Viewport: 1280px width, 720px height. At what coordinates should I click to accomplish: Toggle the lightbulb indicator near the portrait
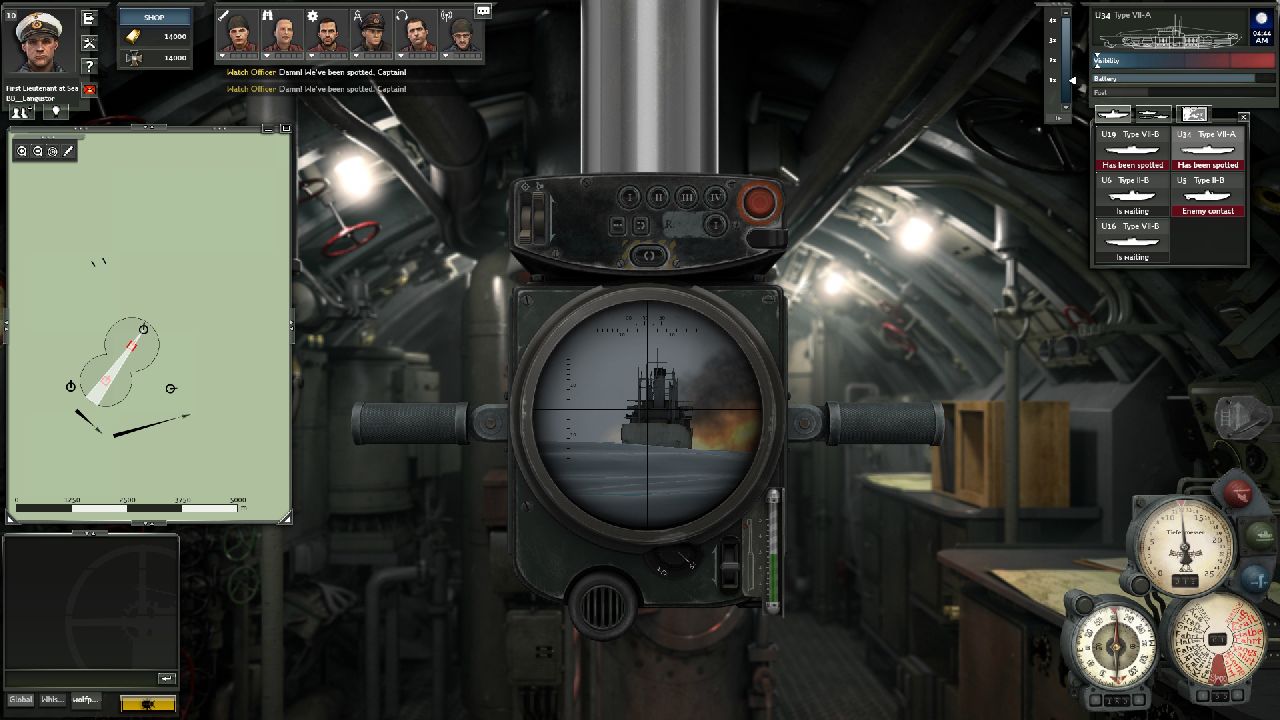[55, 113]
